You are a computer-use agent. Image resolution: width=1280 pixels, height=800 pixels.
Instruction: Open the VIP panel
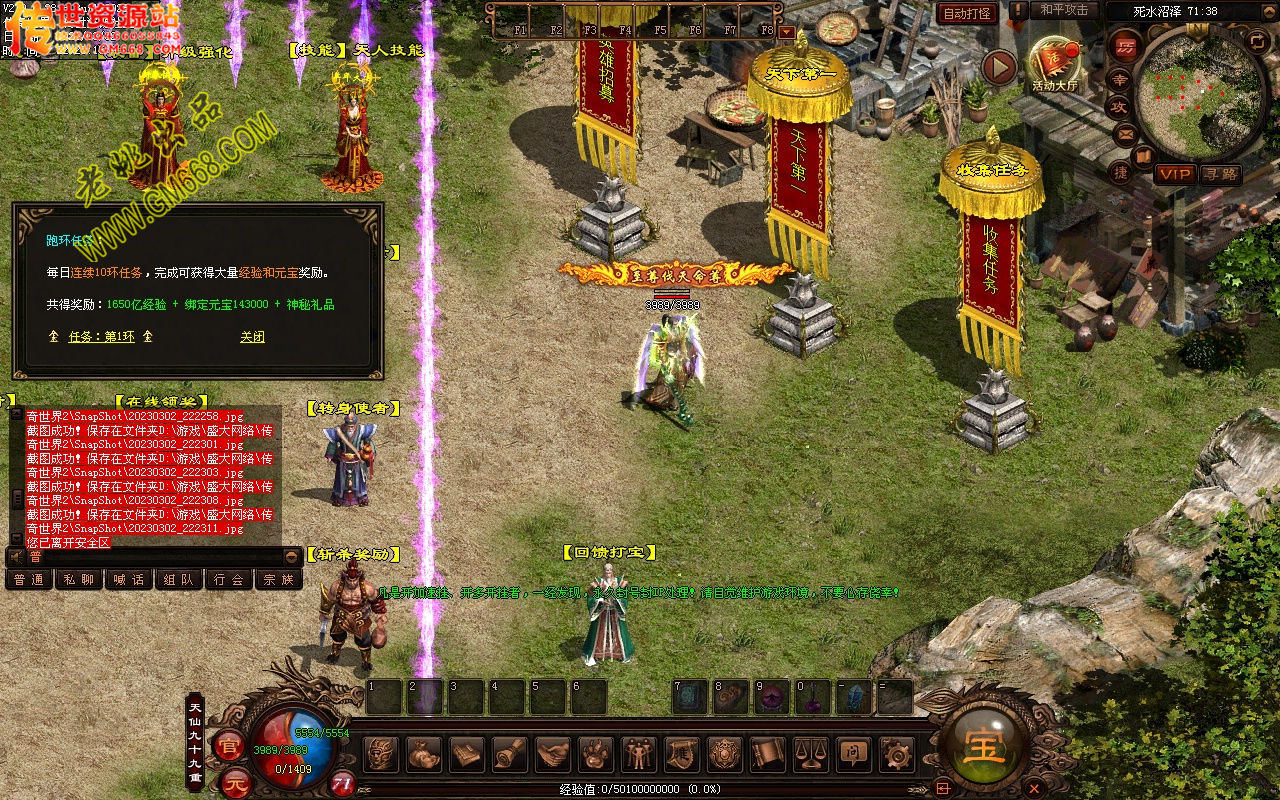pos(1175,174)
